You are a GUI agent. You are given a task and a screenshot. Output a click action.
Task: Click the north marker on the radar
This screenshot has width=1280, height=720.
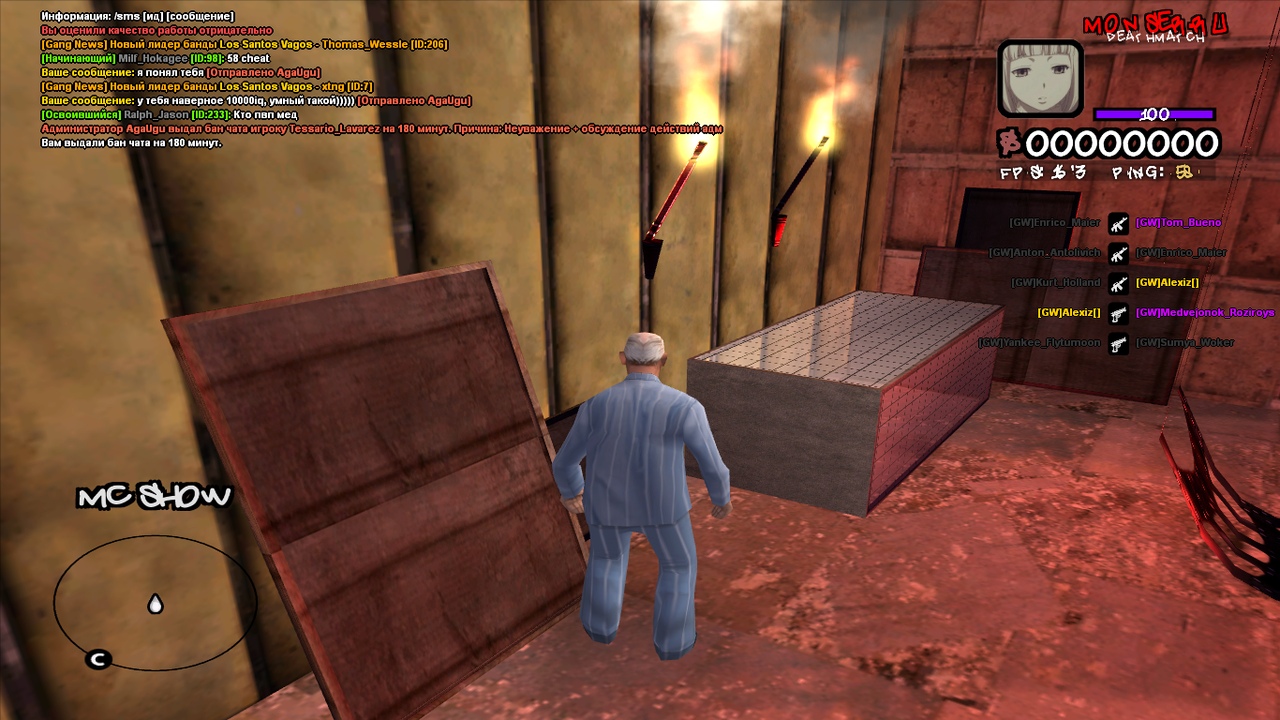[98, 659]
